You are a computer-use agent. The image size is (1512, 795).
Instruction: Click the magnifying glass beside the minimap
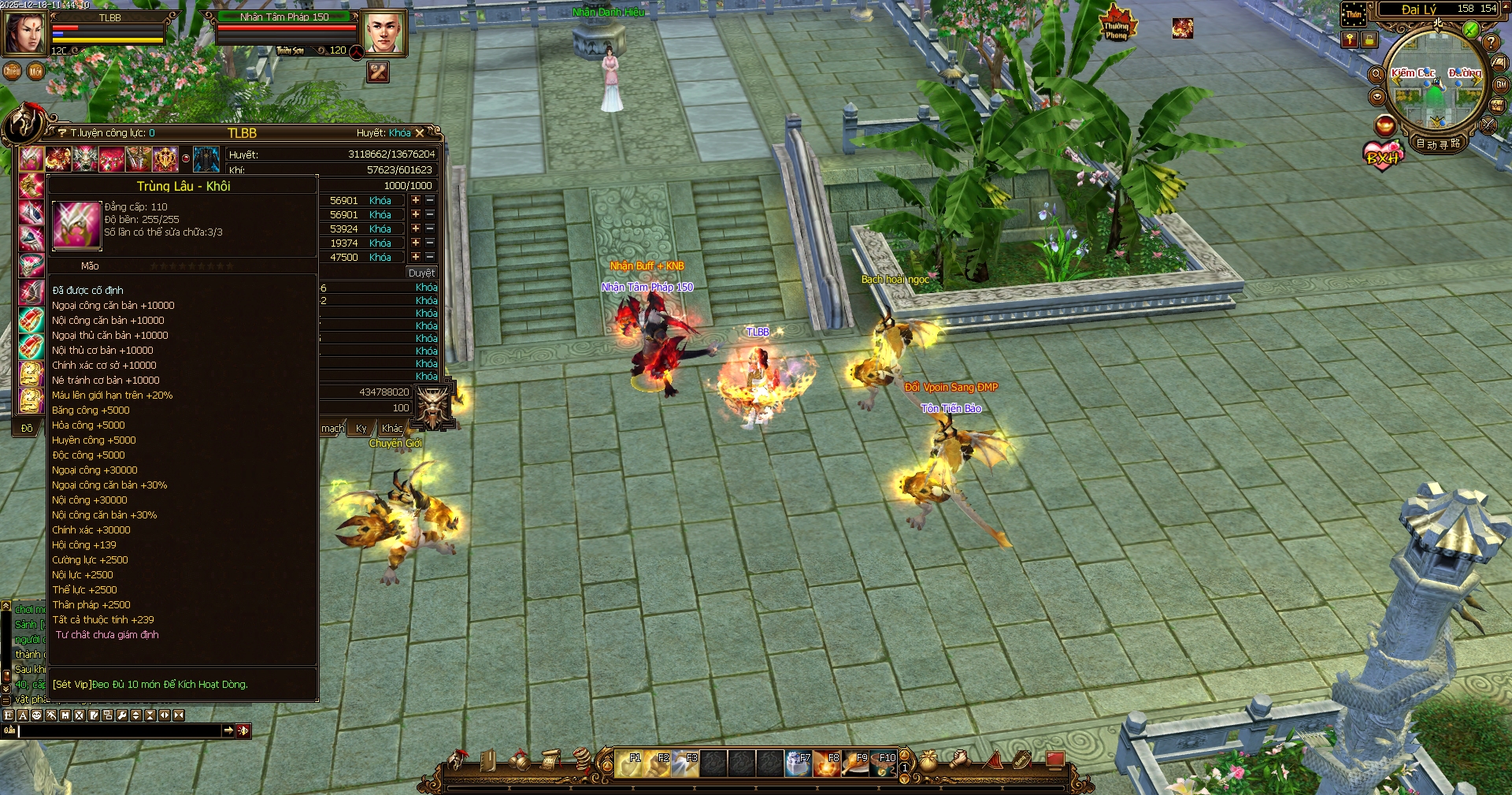[1377, 74]
